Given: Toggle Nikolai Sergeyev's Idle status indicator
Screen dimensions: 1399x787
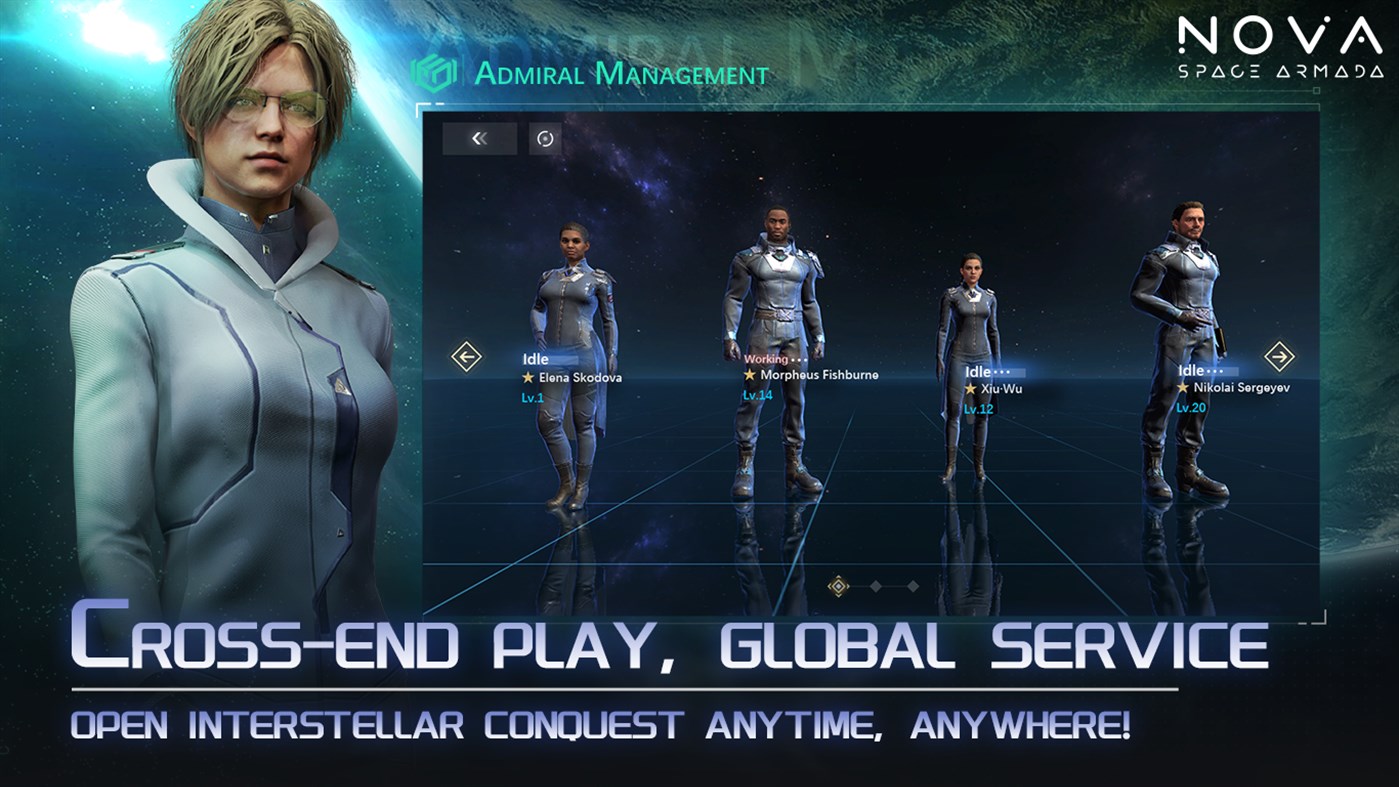Looking at the screenshot, I should click(x=1190, y=370).
